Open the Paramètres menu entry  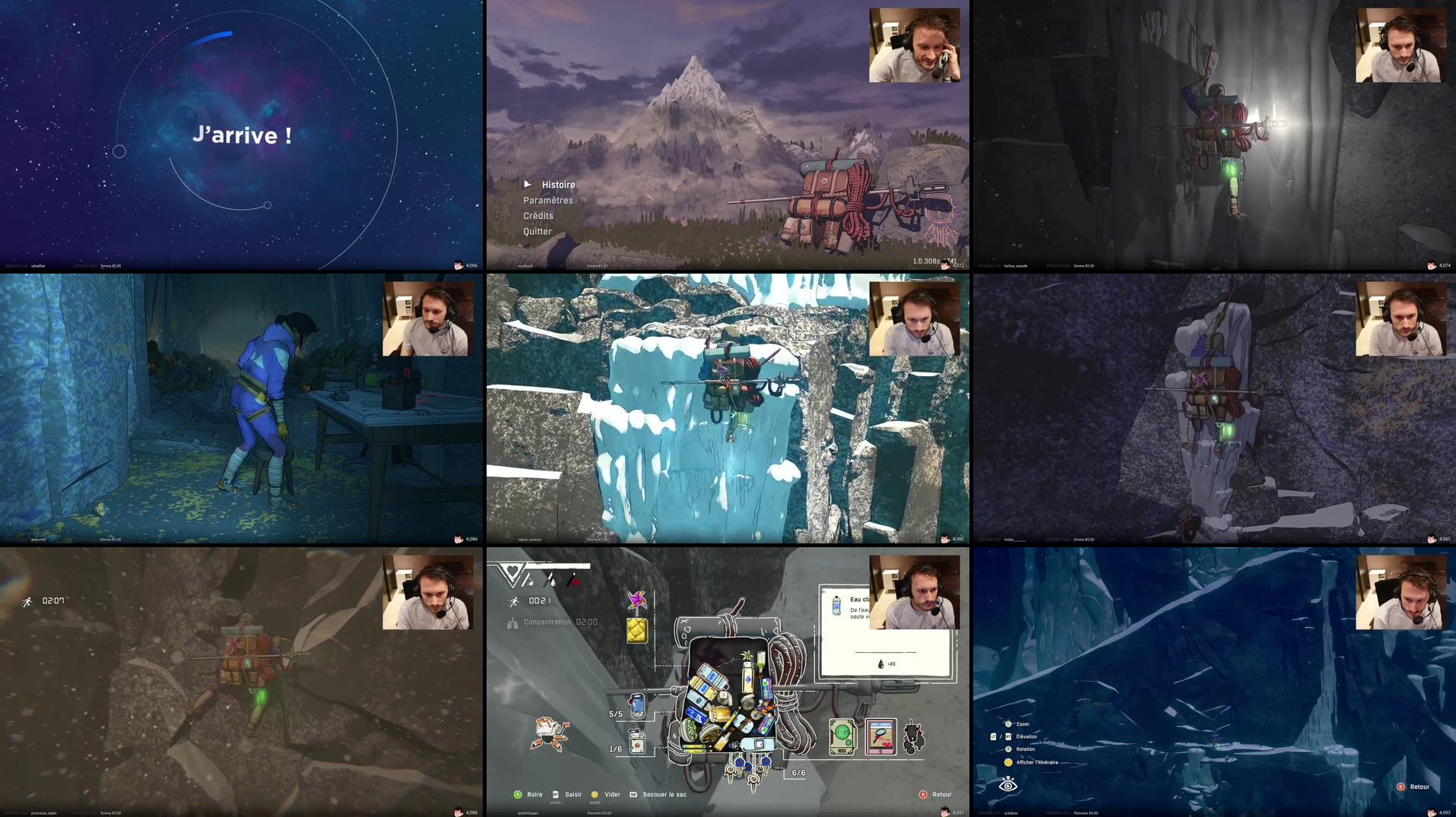point(548,200)
